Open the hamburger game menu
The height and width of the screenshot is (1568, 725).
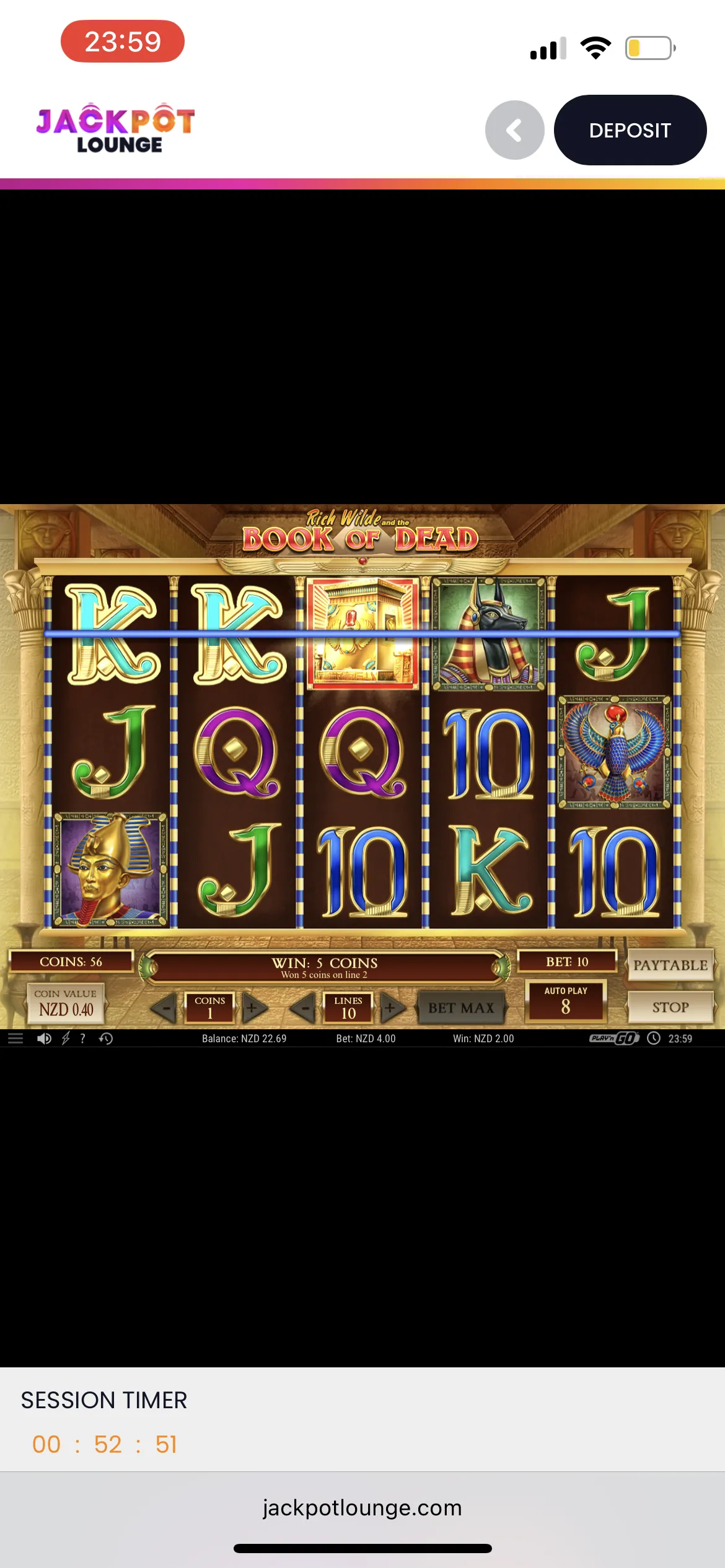15,1039
